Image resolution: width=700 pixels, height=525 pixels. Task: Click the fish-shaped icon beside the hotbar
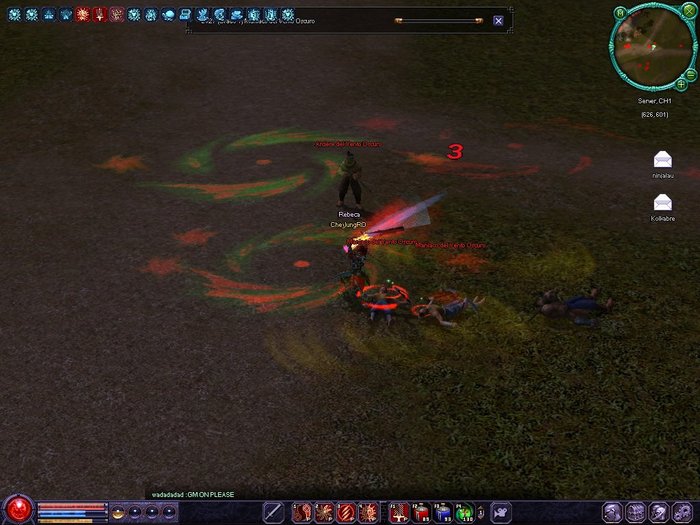point(501,512)
